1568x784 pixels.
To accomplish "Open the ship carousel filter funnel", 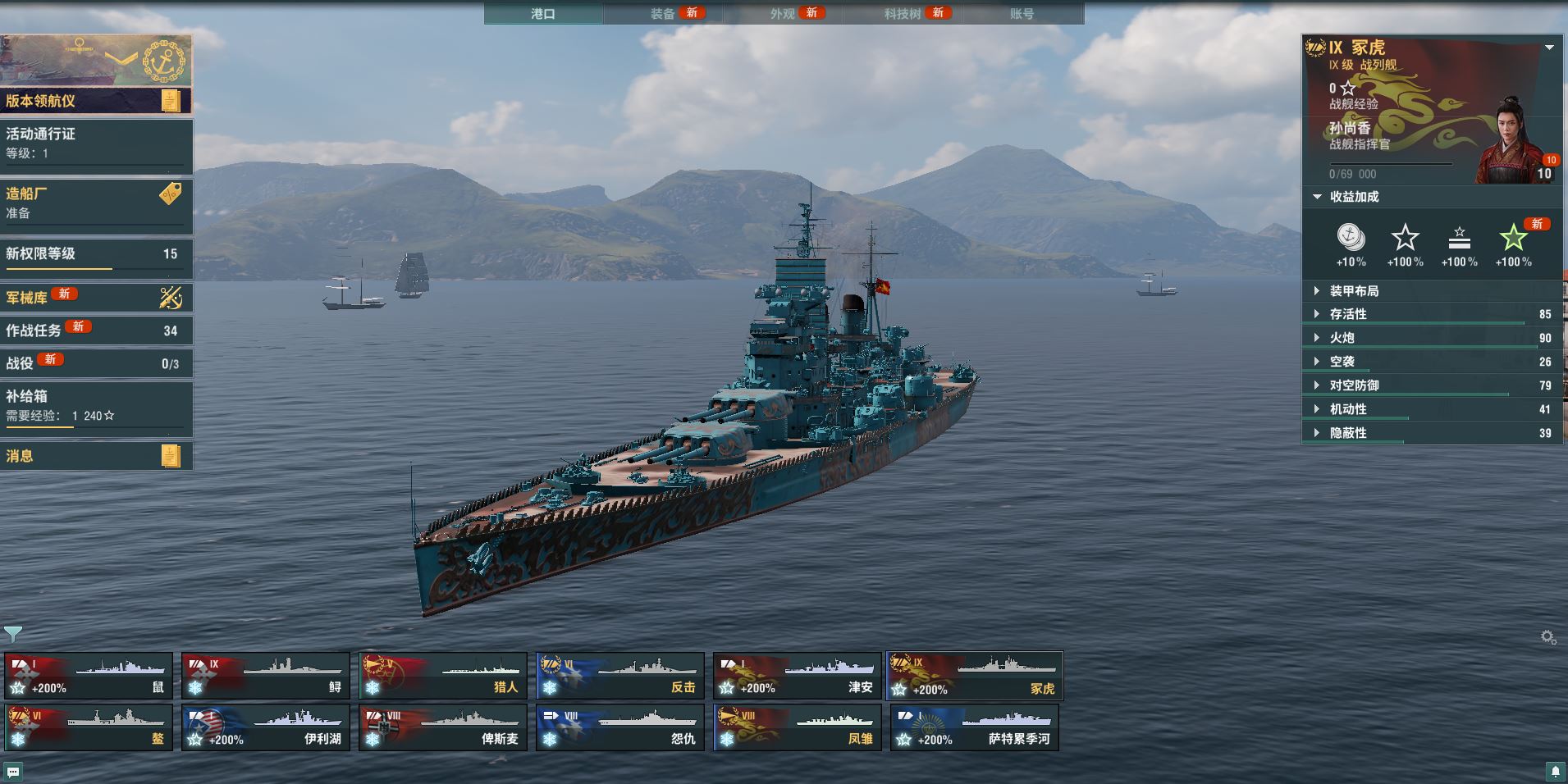I will pyautogui.click(x=13, y=634).
